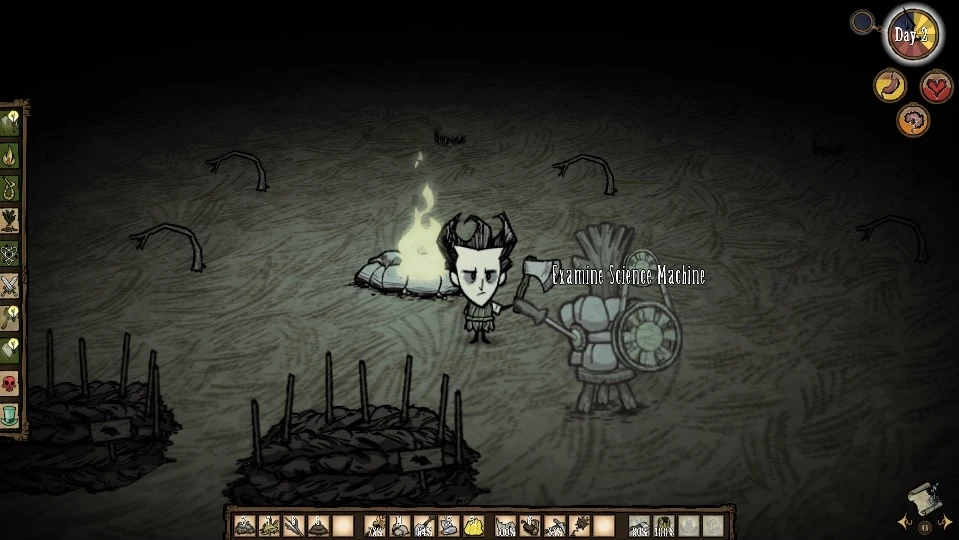Select the gold nugget inventory slot
Viewport: 959px width, 540px height.
[x=473, y=525]
